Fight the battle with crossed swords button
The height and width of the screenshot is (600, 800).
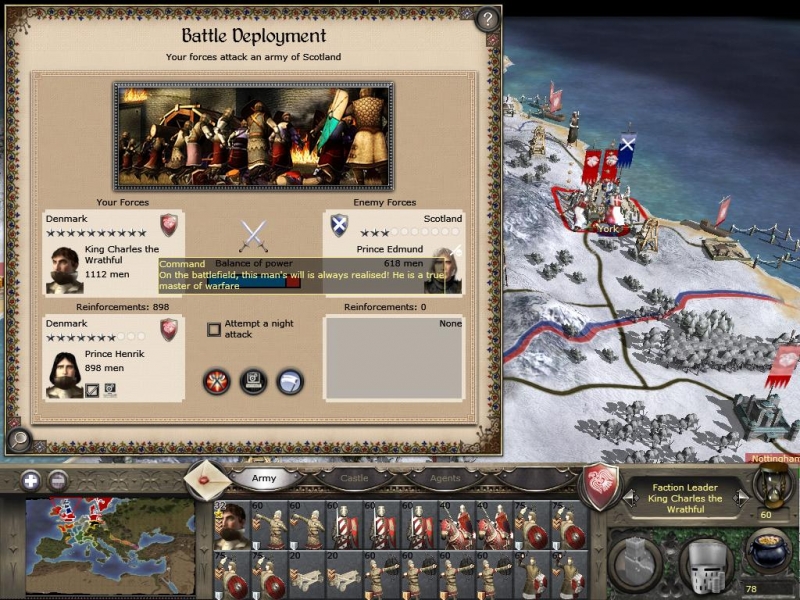[217, 382]
